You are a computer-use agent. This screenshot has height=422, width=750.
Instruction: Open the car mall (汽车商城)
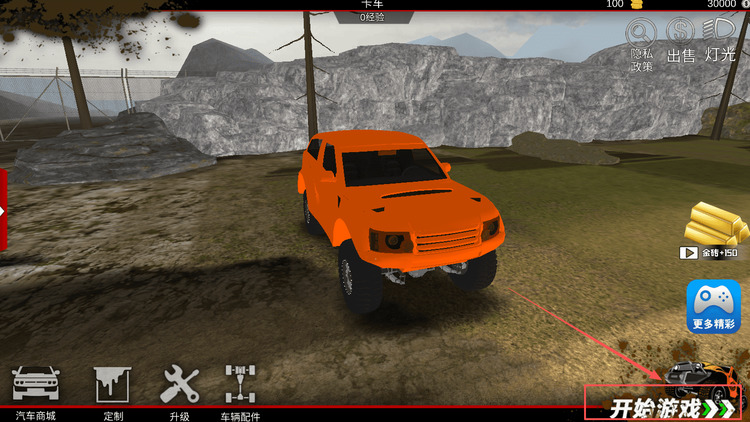pyautogui.click(x=36, y=390)
